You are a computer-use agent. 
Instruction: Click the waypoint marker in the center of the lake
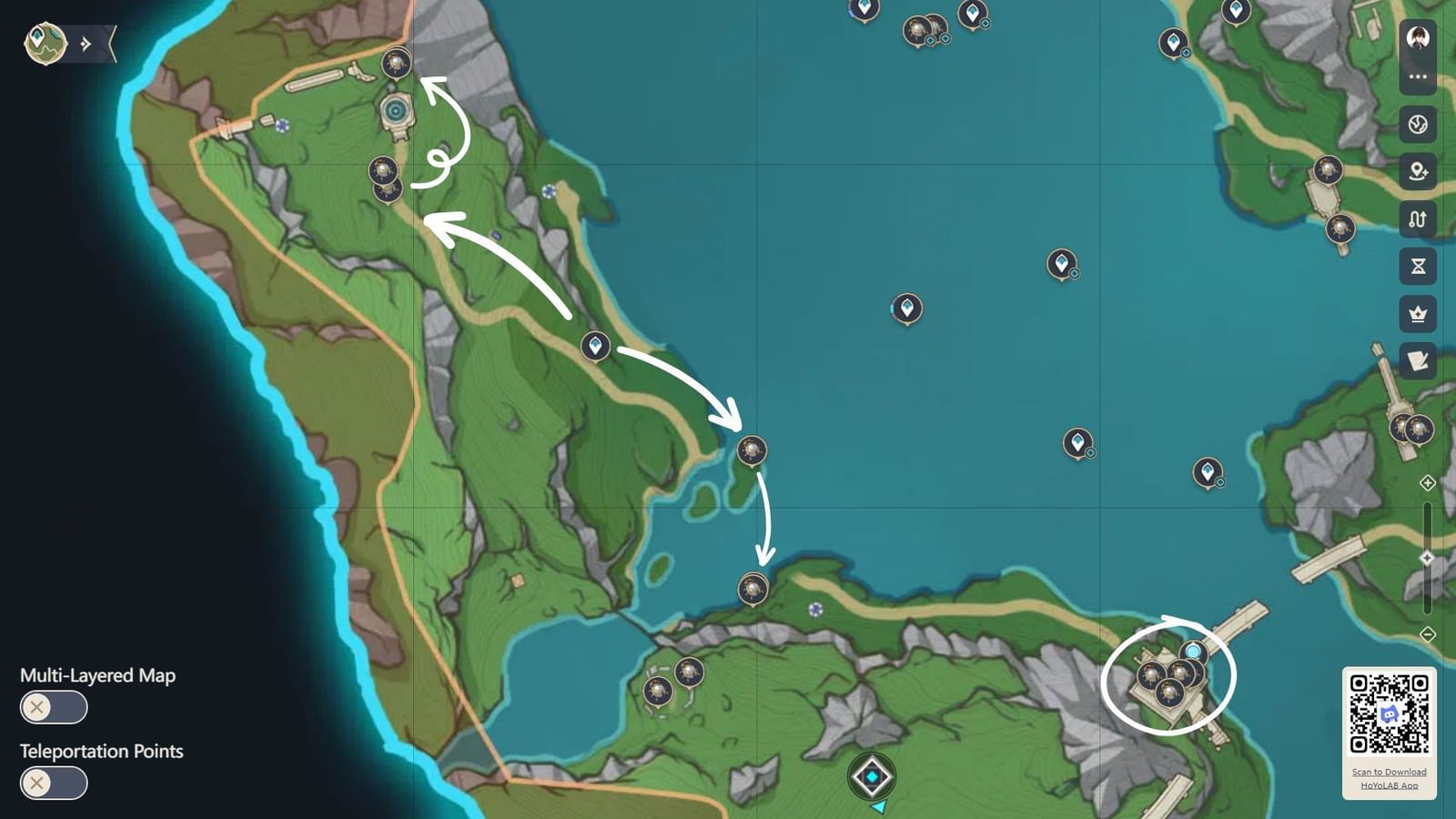pos(907,309)
